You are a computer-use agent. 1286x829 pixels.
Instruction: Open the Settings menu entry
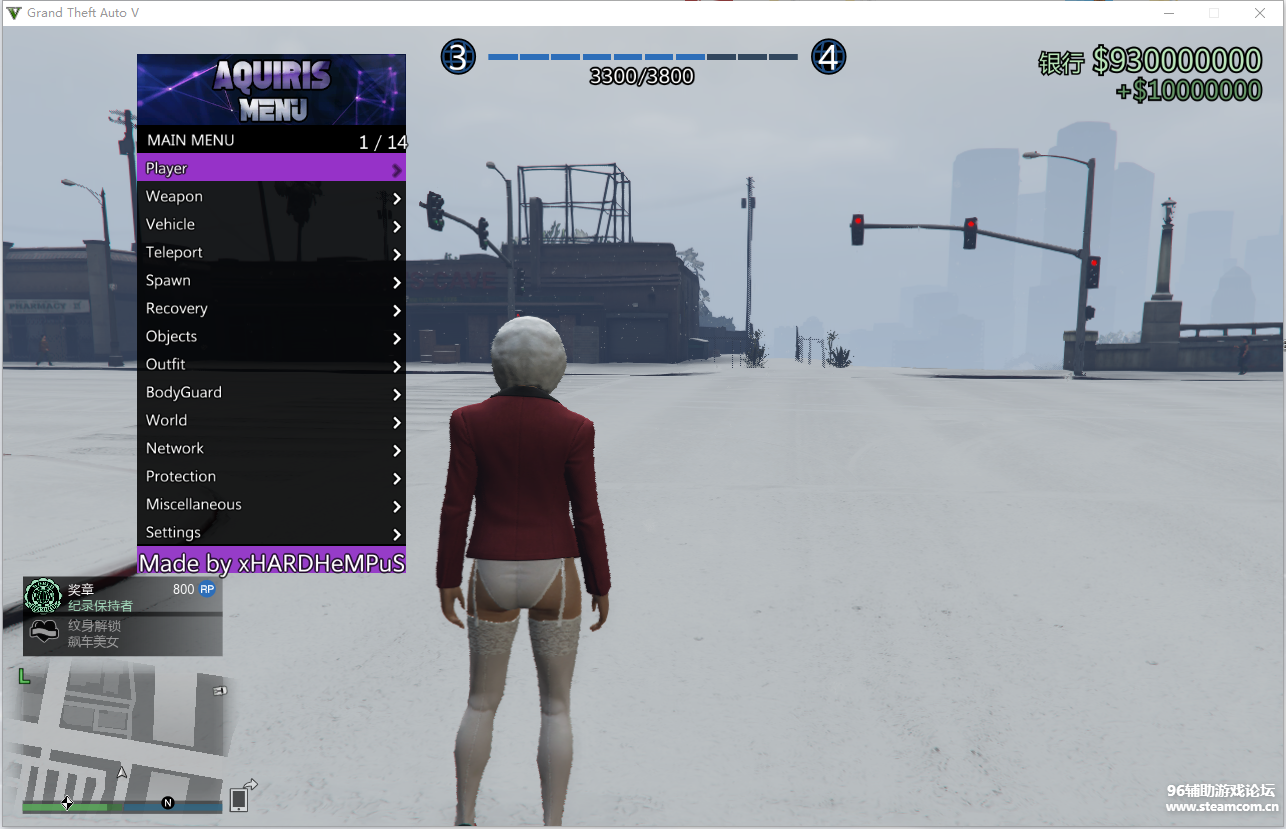tap(271, 533)
